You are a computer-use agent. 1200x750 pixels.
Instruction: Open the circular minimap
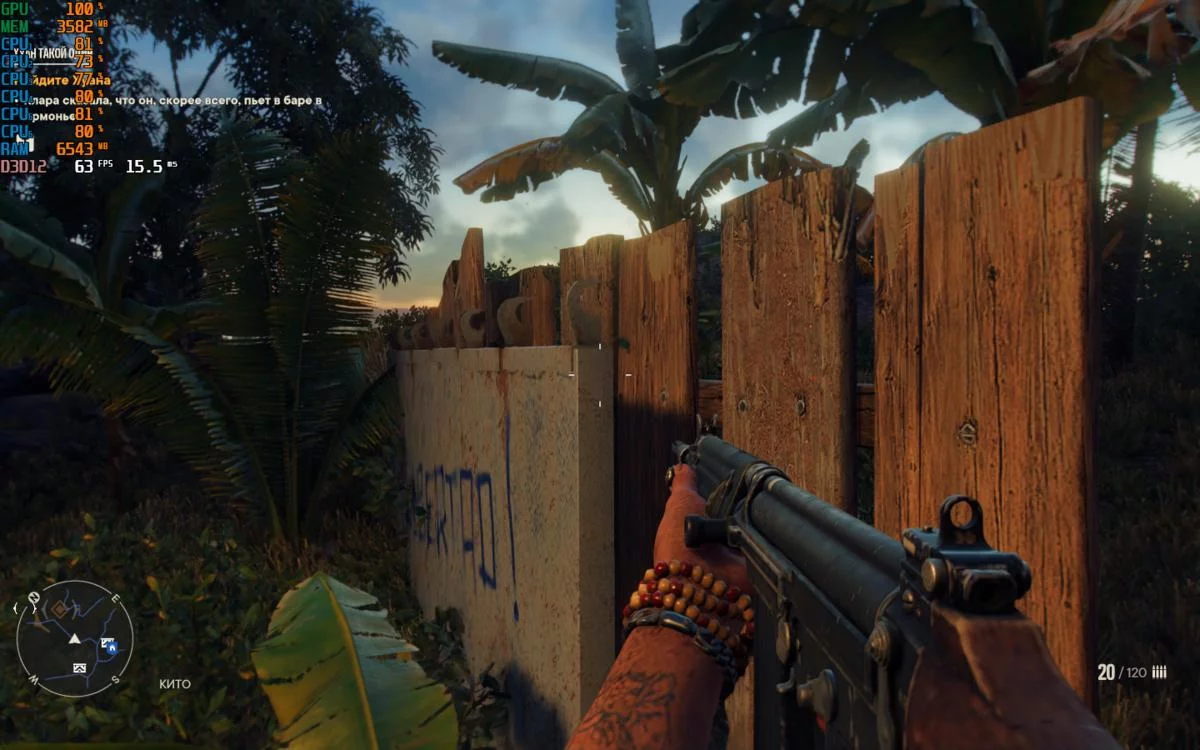(75, 638)
